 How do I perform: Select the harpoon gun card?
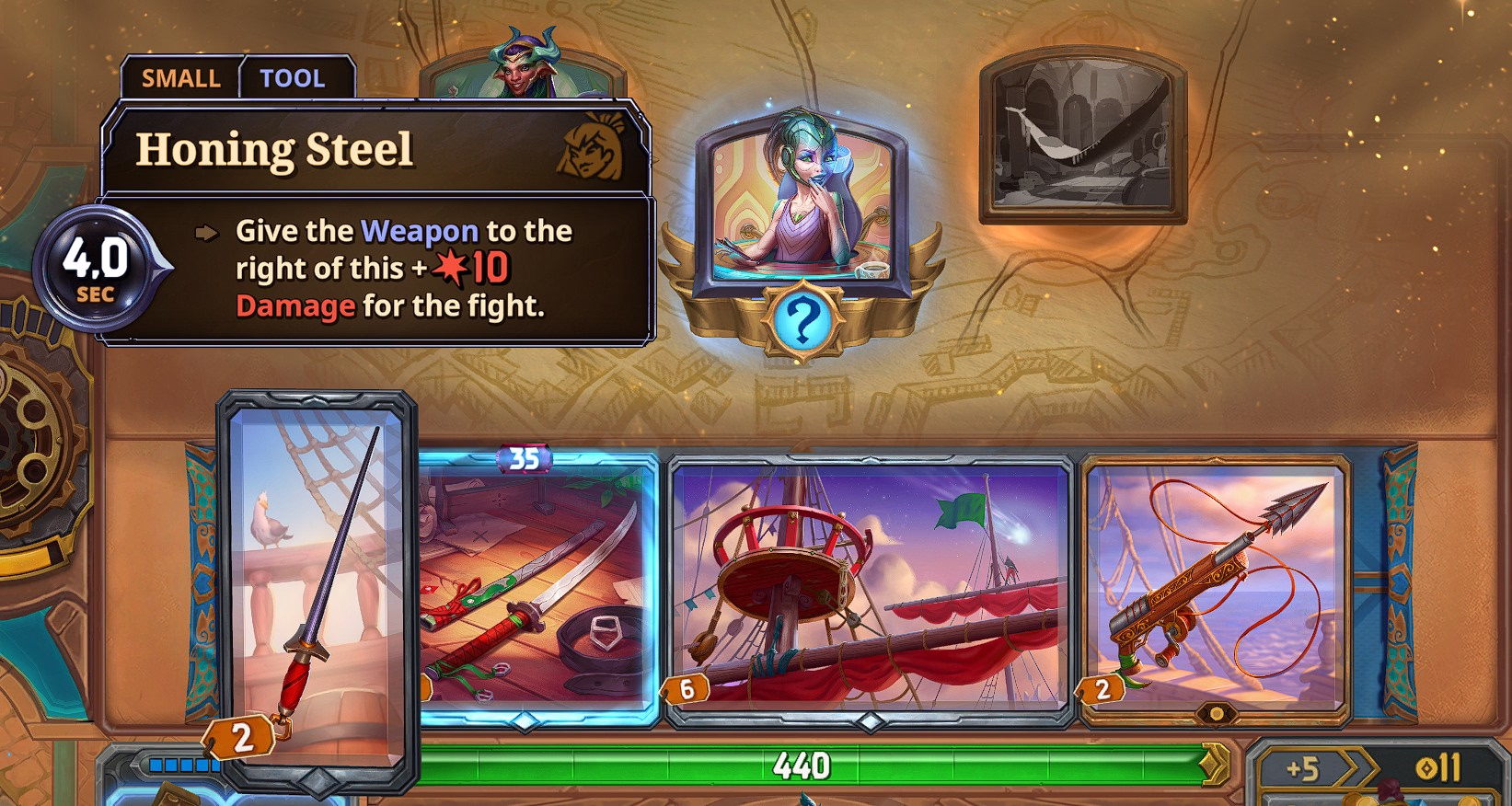click(1215, 589)
